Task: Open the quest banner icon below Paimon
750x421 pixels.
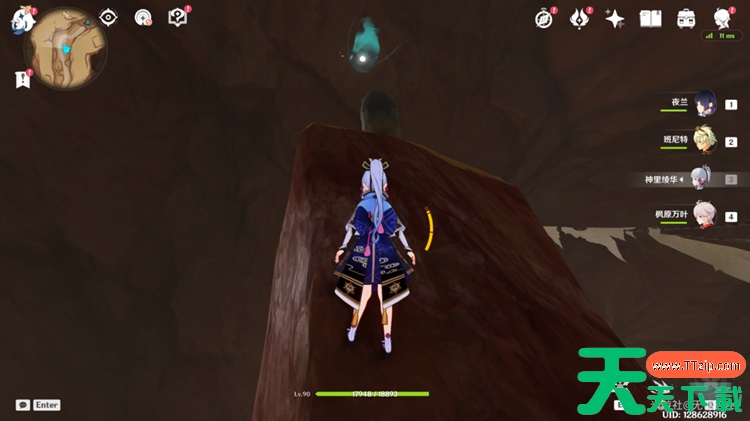Action: coord(23,79)
